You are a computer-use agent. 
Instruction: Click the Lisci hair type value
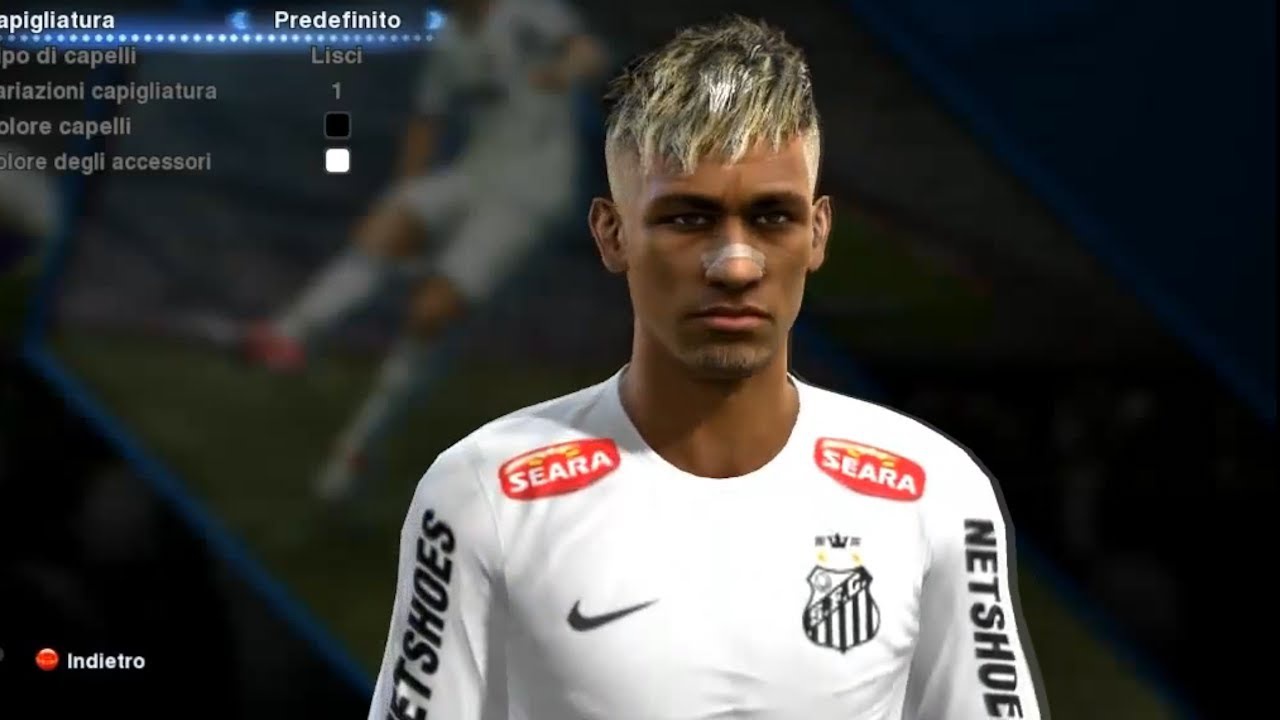tap(340, 55)
